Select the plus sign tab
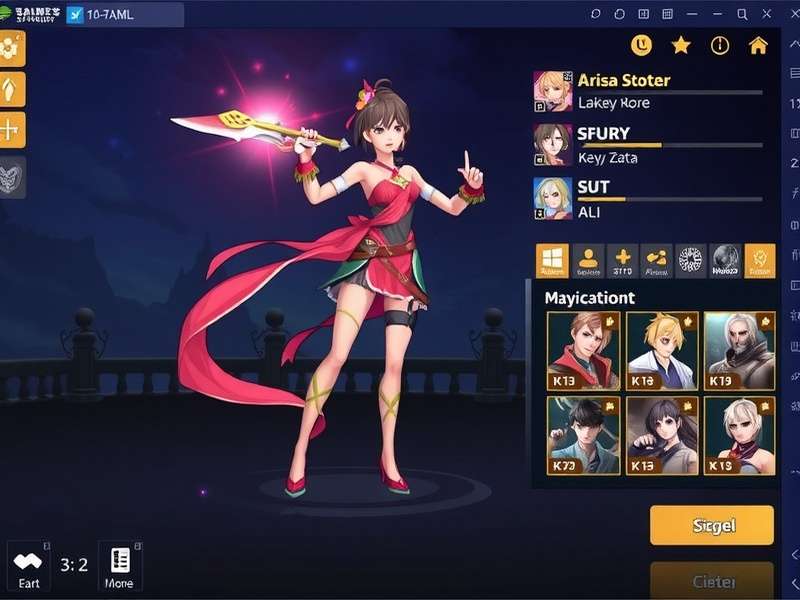Viewport: 800px width, 600px height. [x=622, y=260]
